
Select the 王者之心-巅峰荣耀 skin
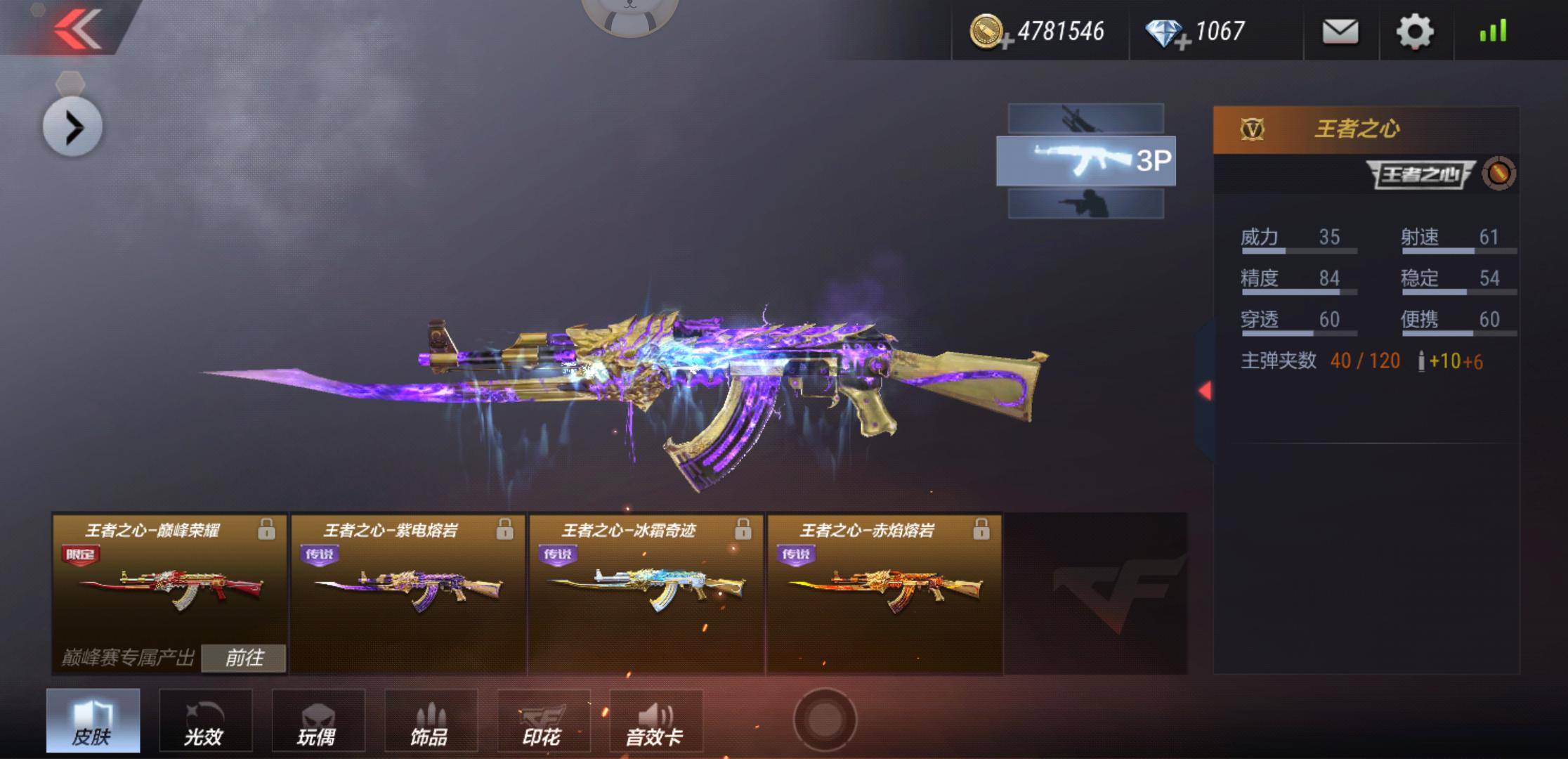click(x=169, y=583)
